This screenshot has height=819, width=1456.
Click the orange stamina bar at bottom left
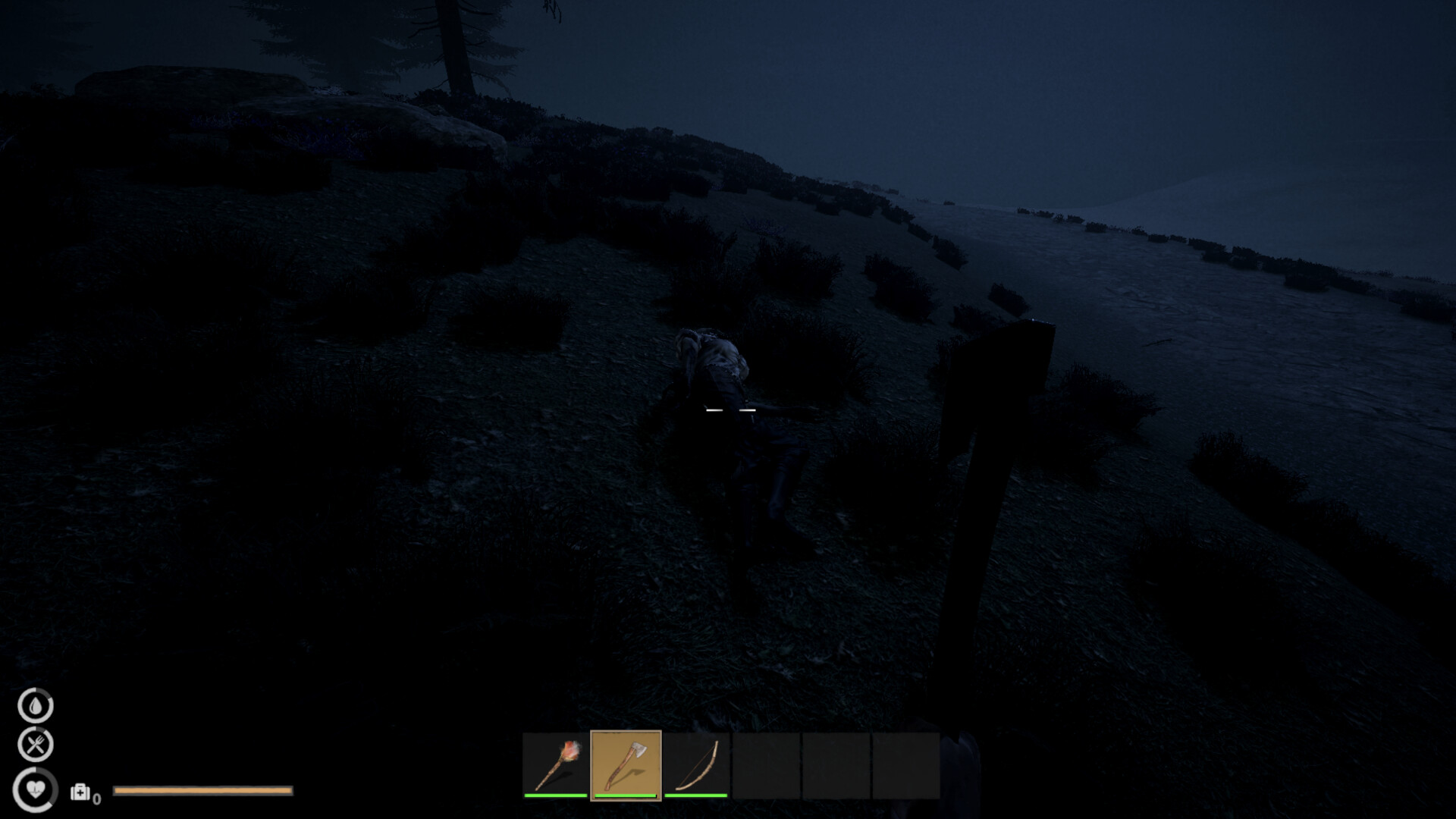[202, 791]
